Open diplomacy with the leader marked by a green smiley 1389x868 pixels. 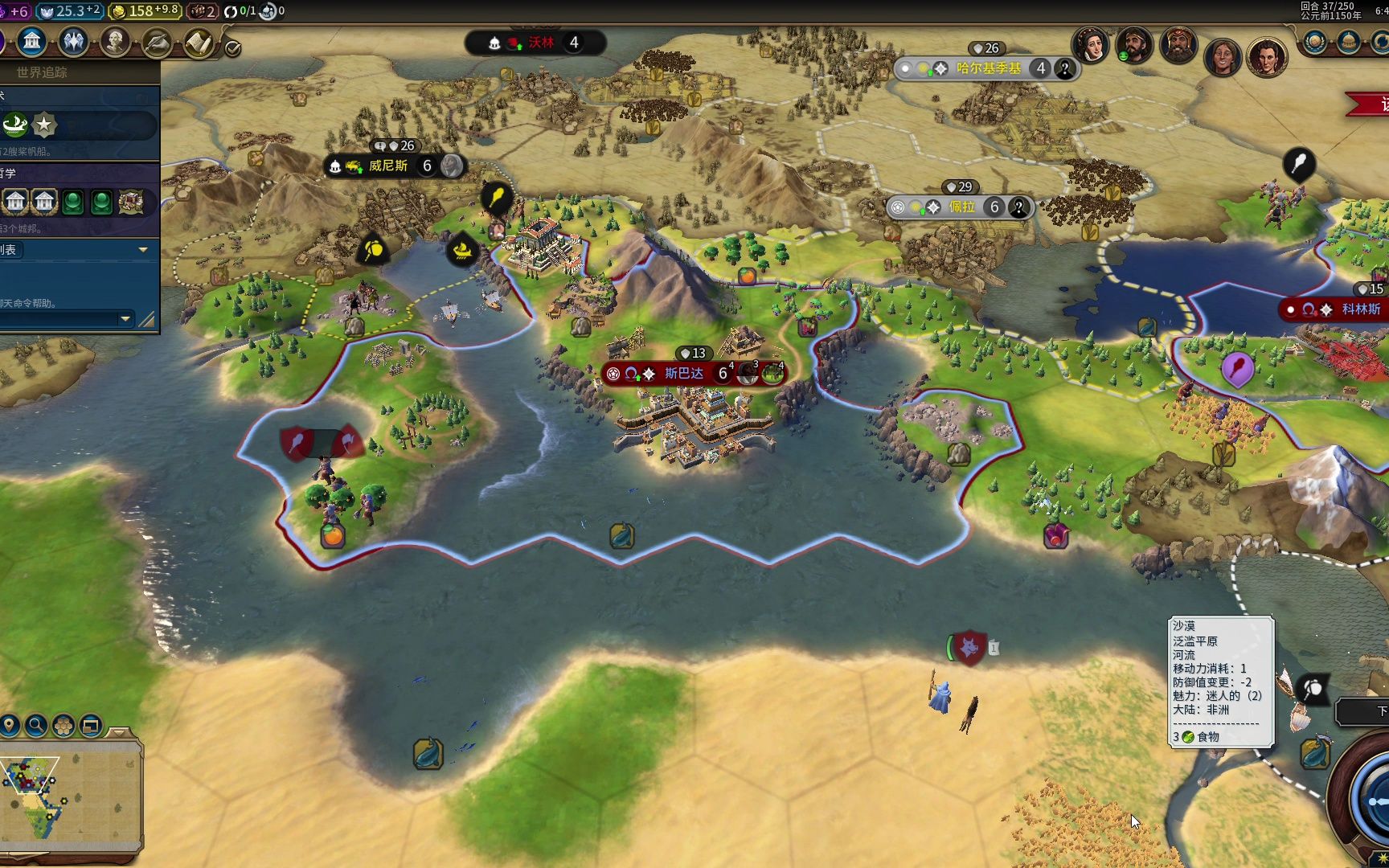coord(1134,45)
